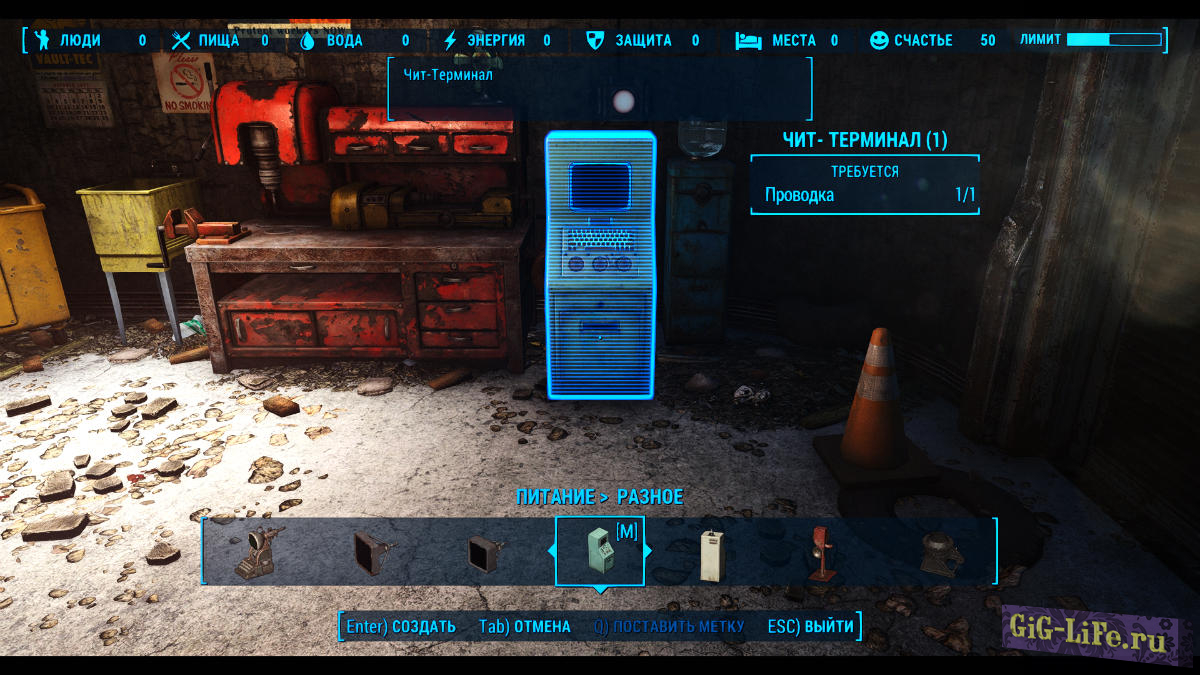Choose the dark item at the row's right end

939,552
